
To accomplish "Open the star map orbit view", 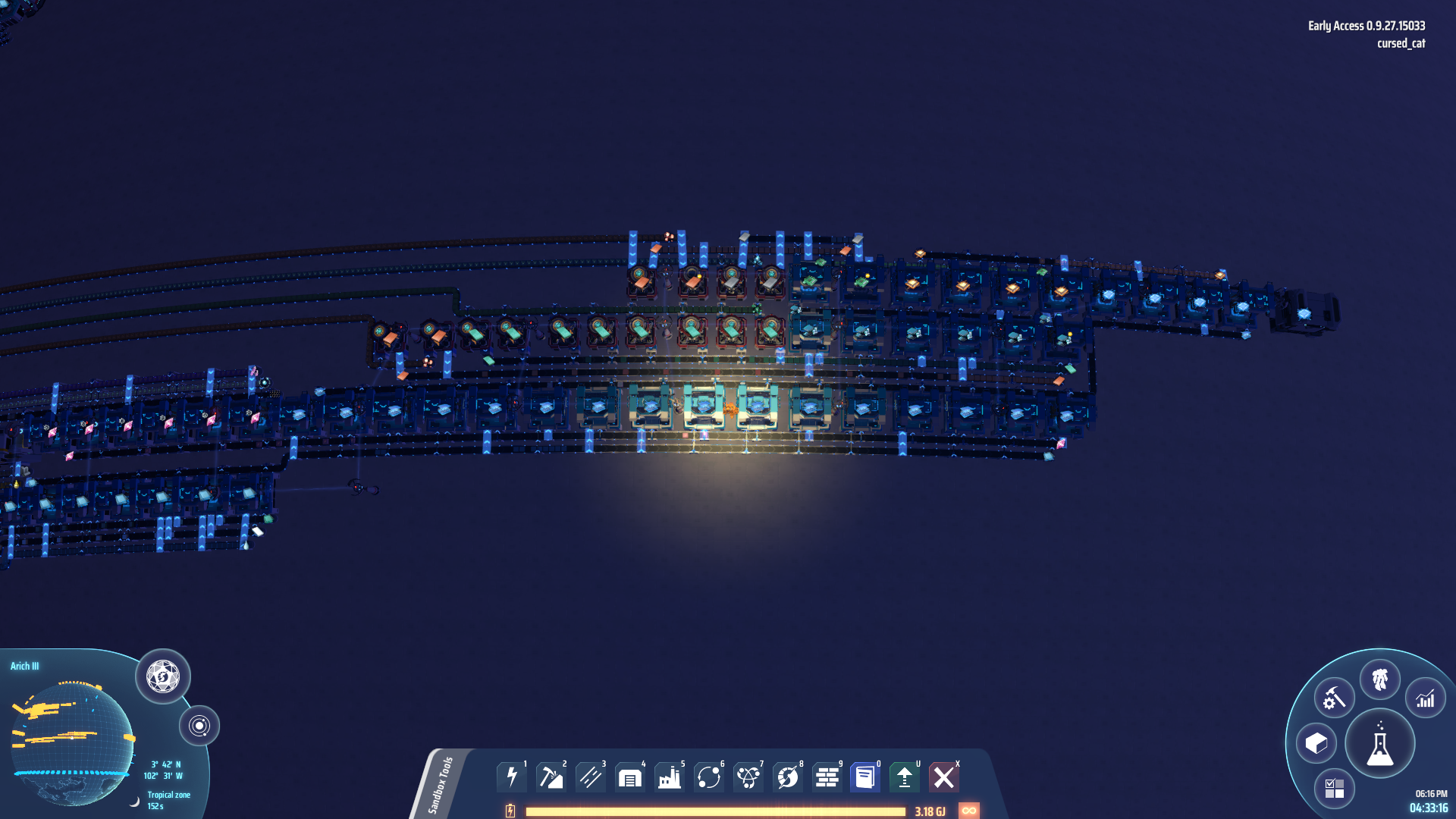I will [199, 726].
